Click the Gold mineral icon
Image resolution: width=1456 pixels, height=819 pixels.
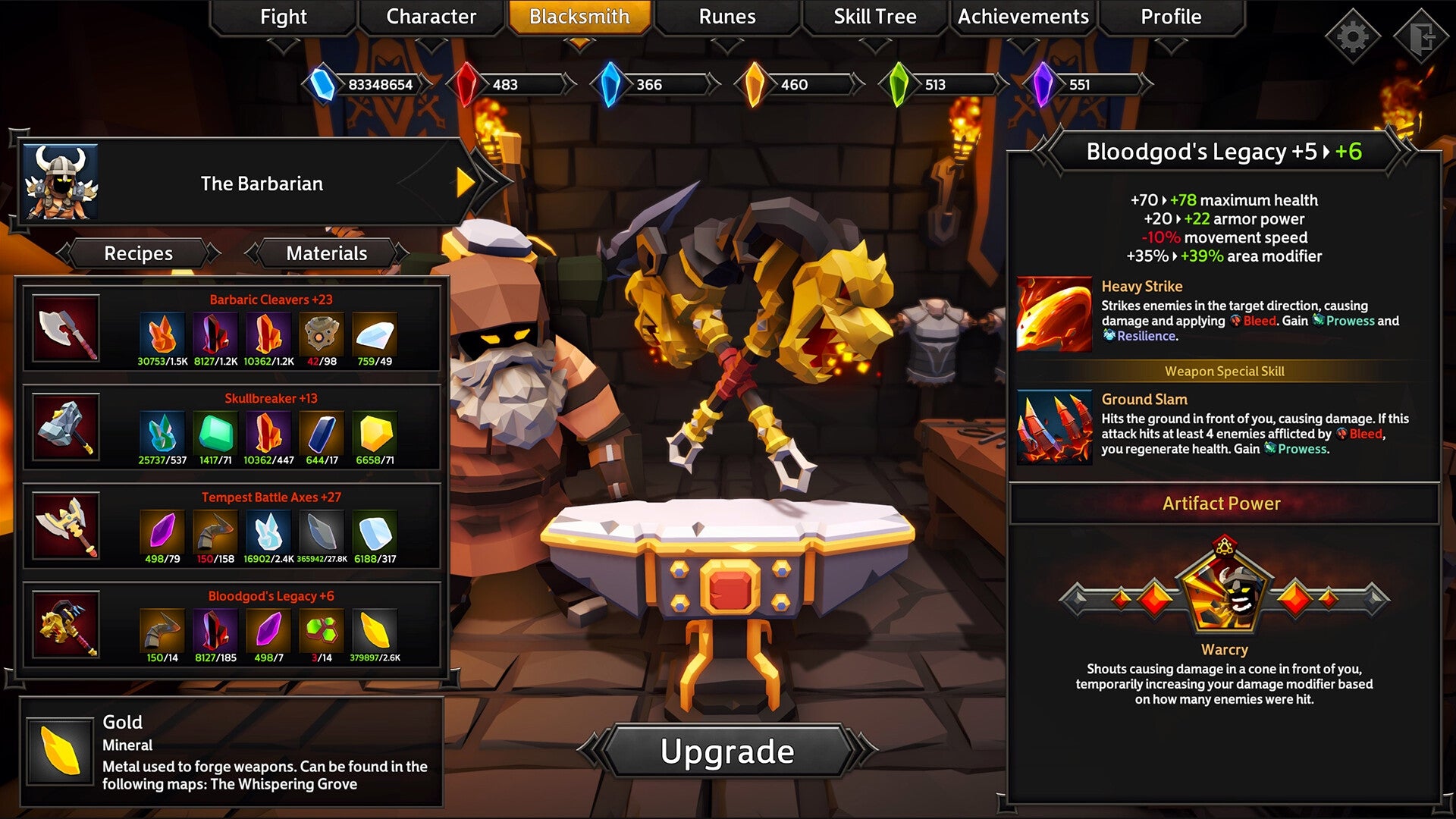pyautogui.click(x=61, y=751)
